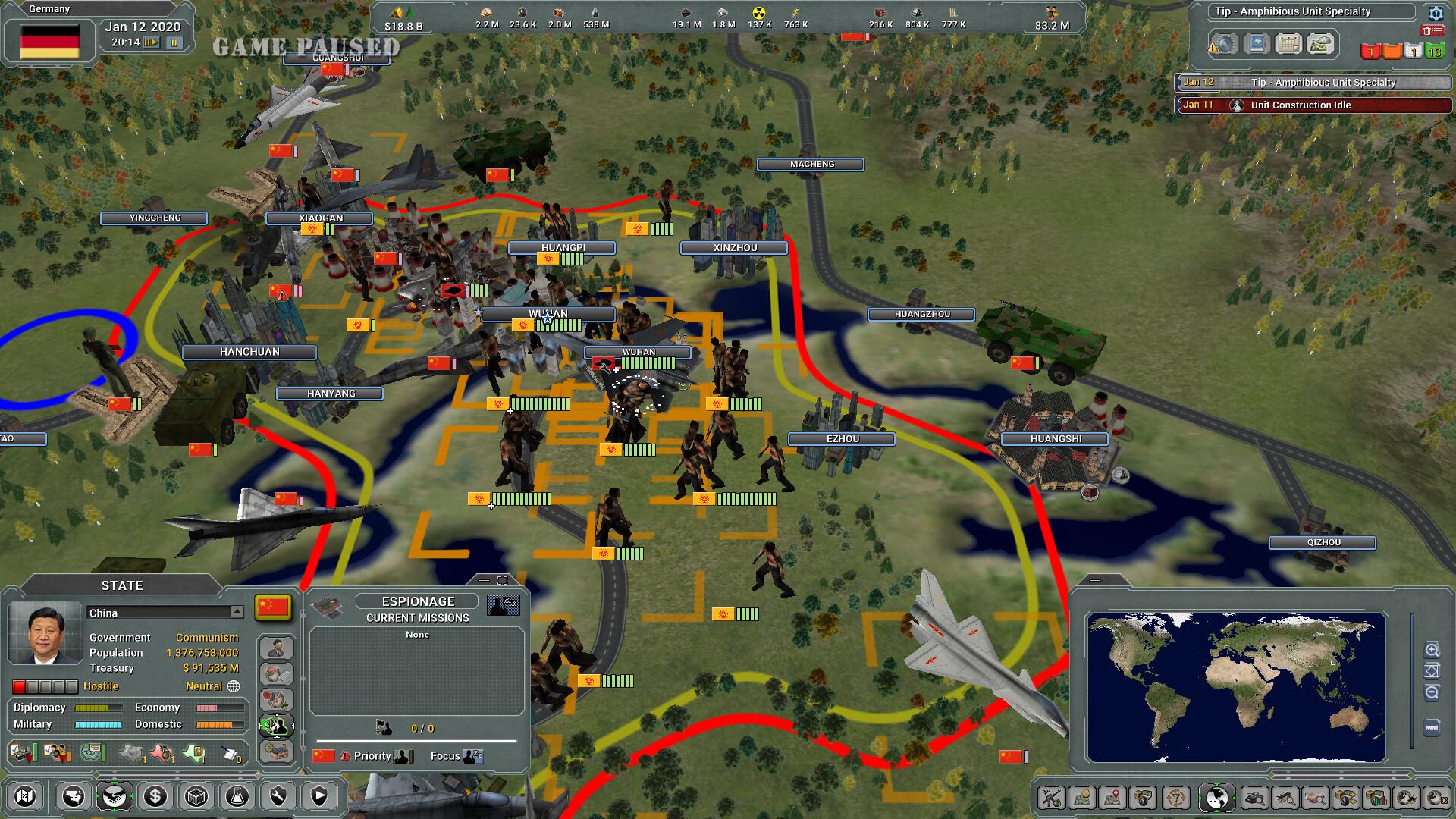Toggle the red priority message tab
The width and height of the screenshot is (1456, 819).
[1370, 52]
